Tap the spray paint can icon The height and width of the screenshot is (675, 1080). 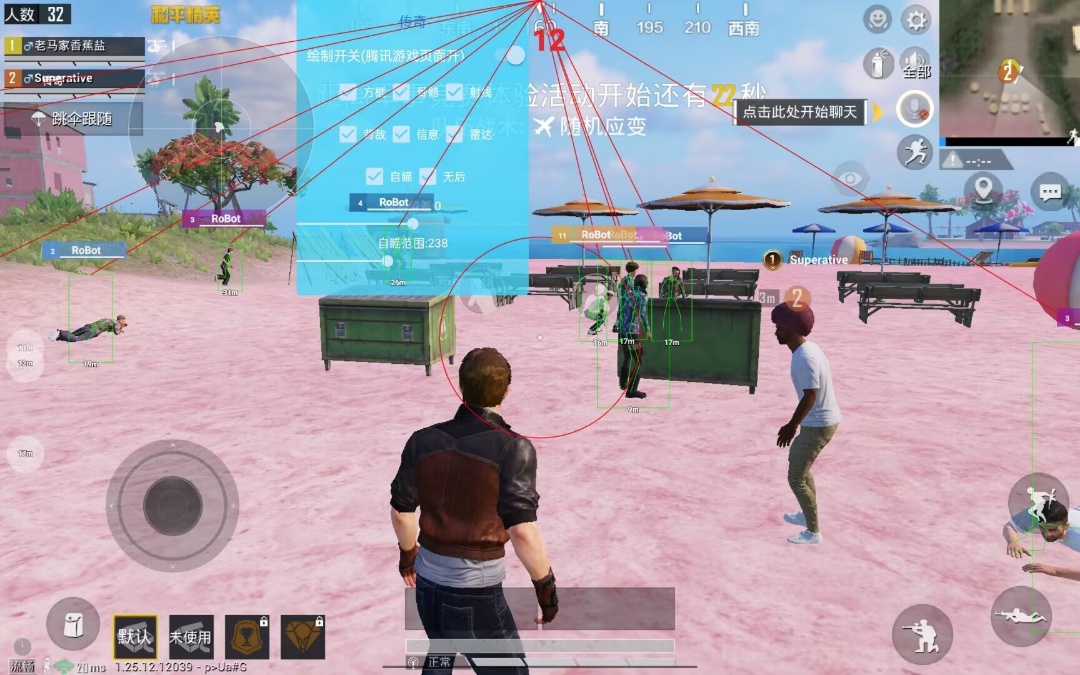pos(878,64)
